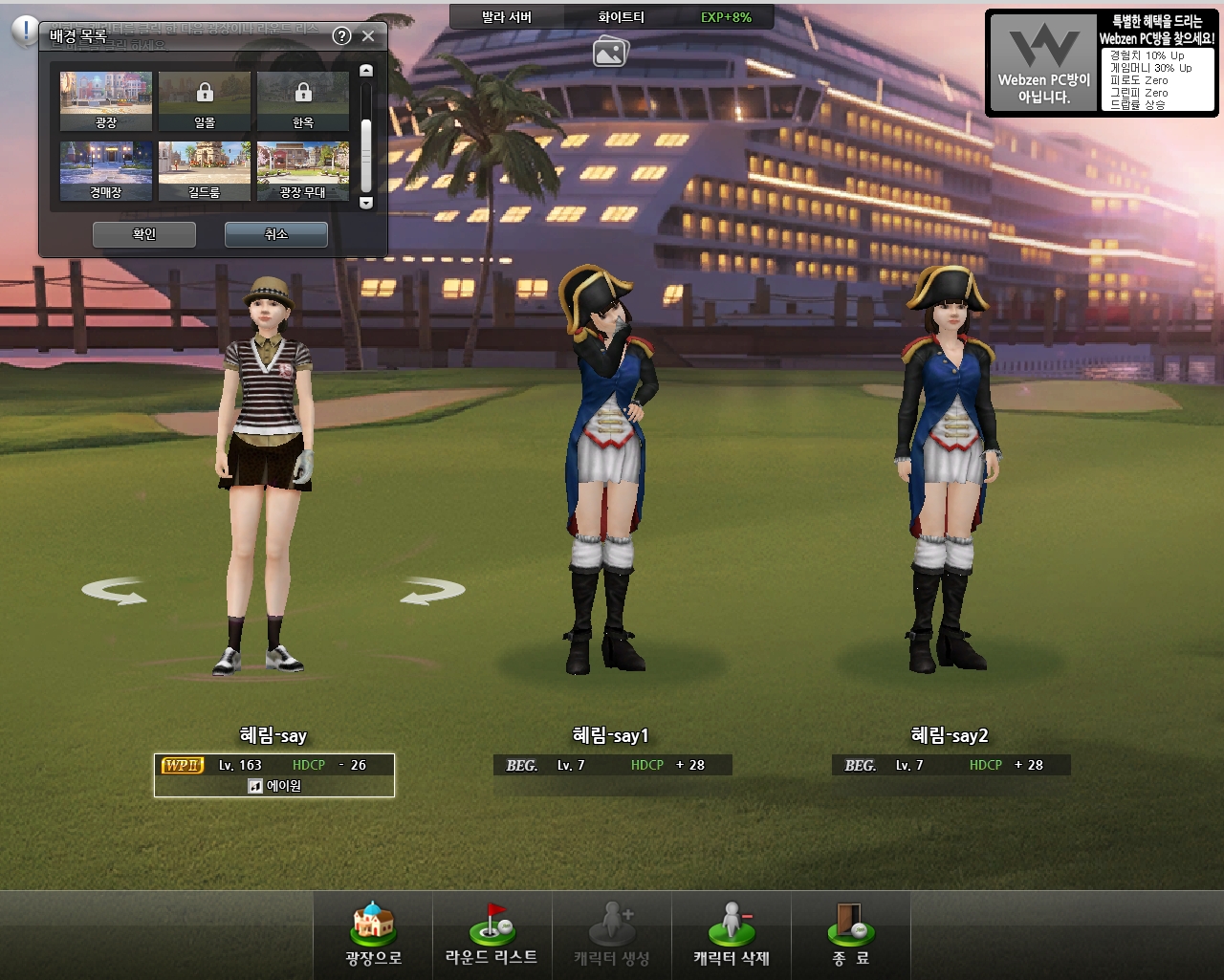1224x980 pixels.
Task: Rotate character with the right arrow
Action: [432, 592]
